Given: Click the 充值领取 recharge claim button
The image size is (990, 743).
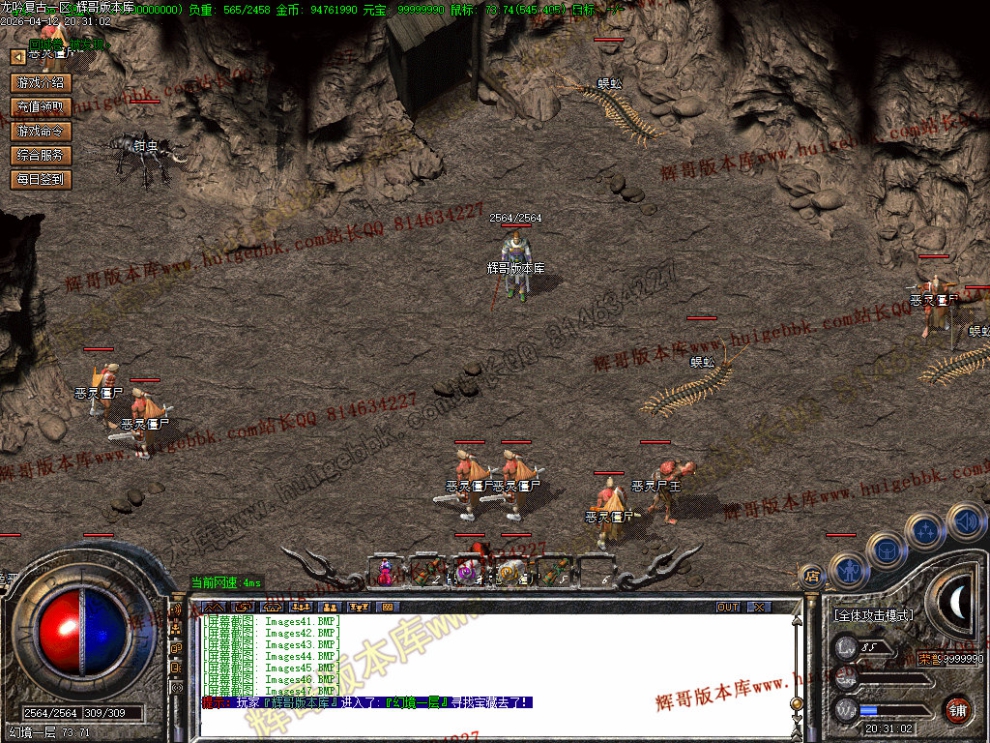Looking at the screenshot, I should click(x=41, y=107).
